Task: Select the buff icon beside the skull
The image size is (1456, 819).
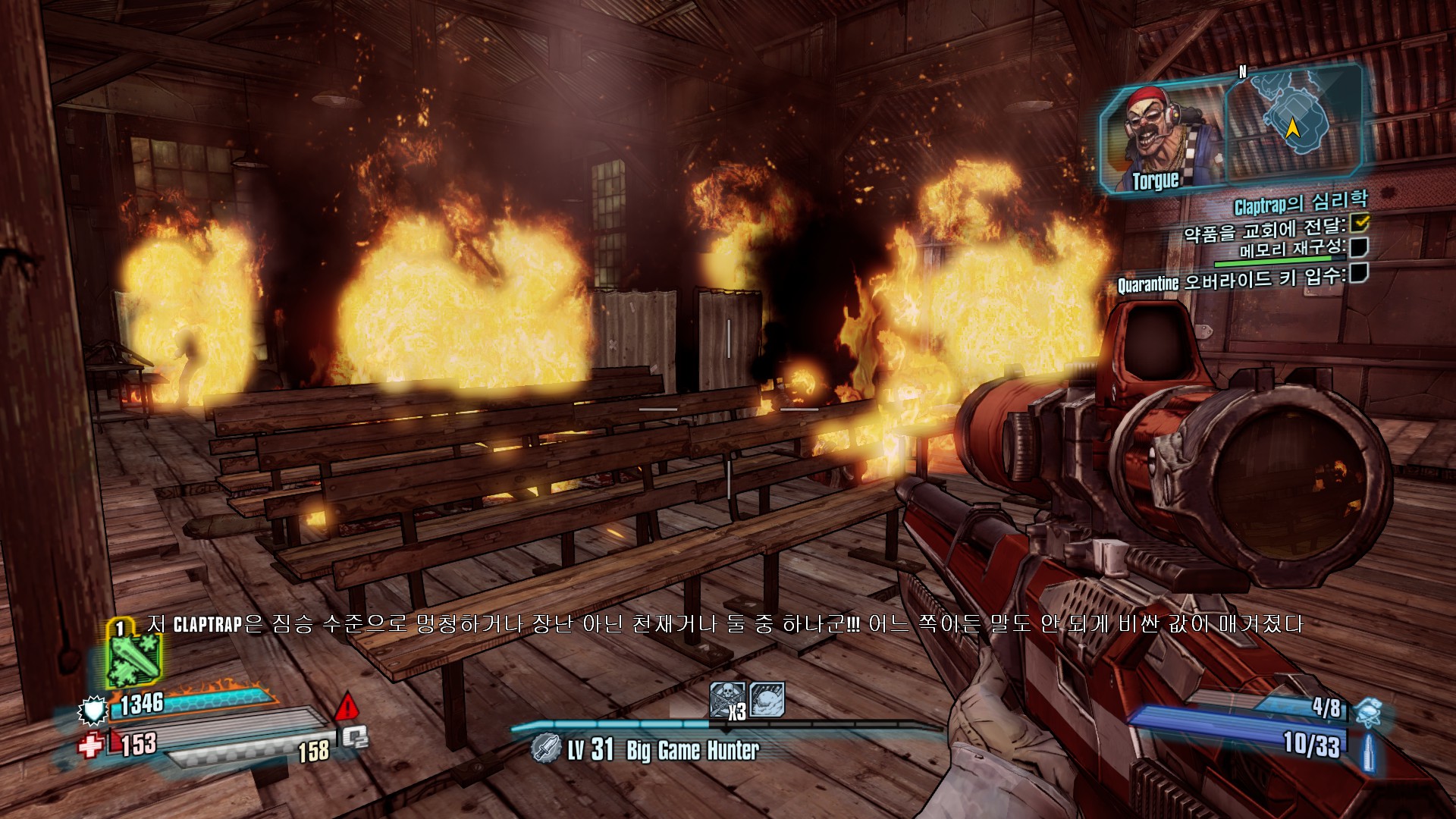Action: [x=767, y=698]
